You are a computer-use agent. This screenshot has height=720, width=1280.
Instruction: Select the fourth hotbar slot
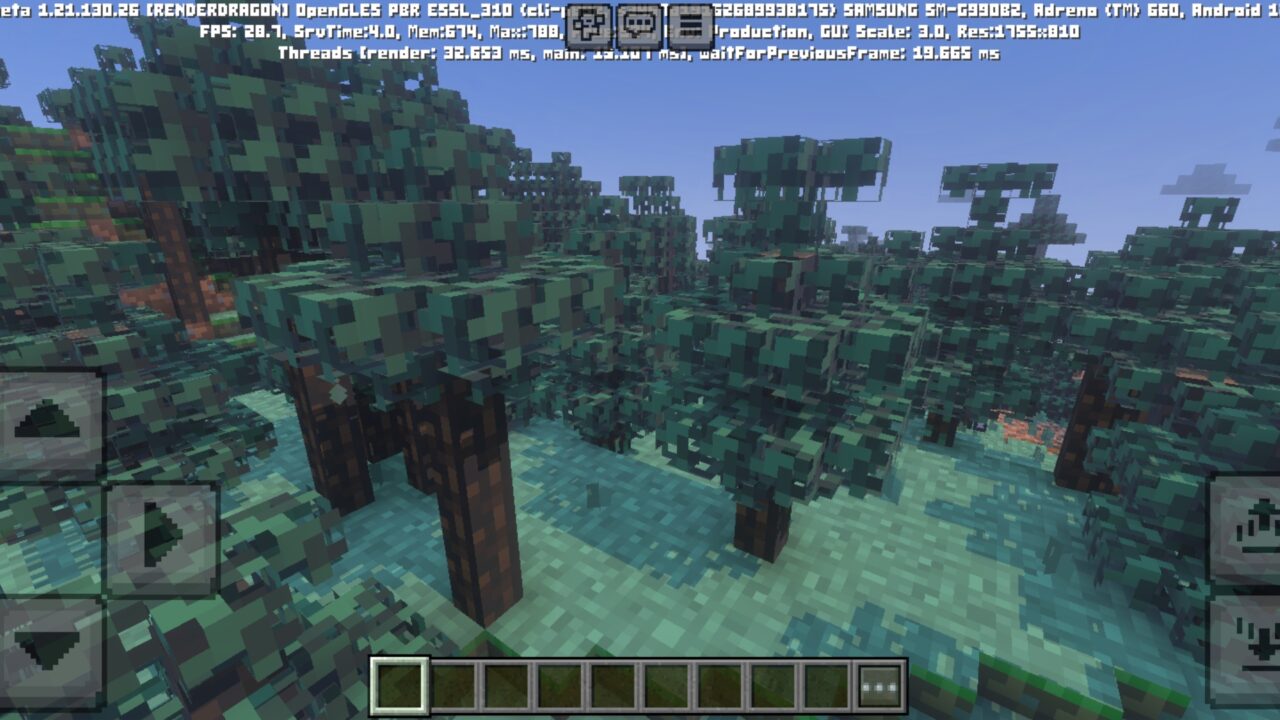click(x=560, y=684)
